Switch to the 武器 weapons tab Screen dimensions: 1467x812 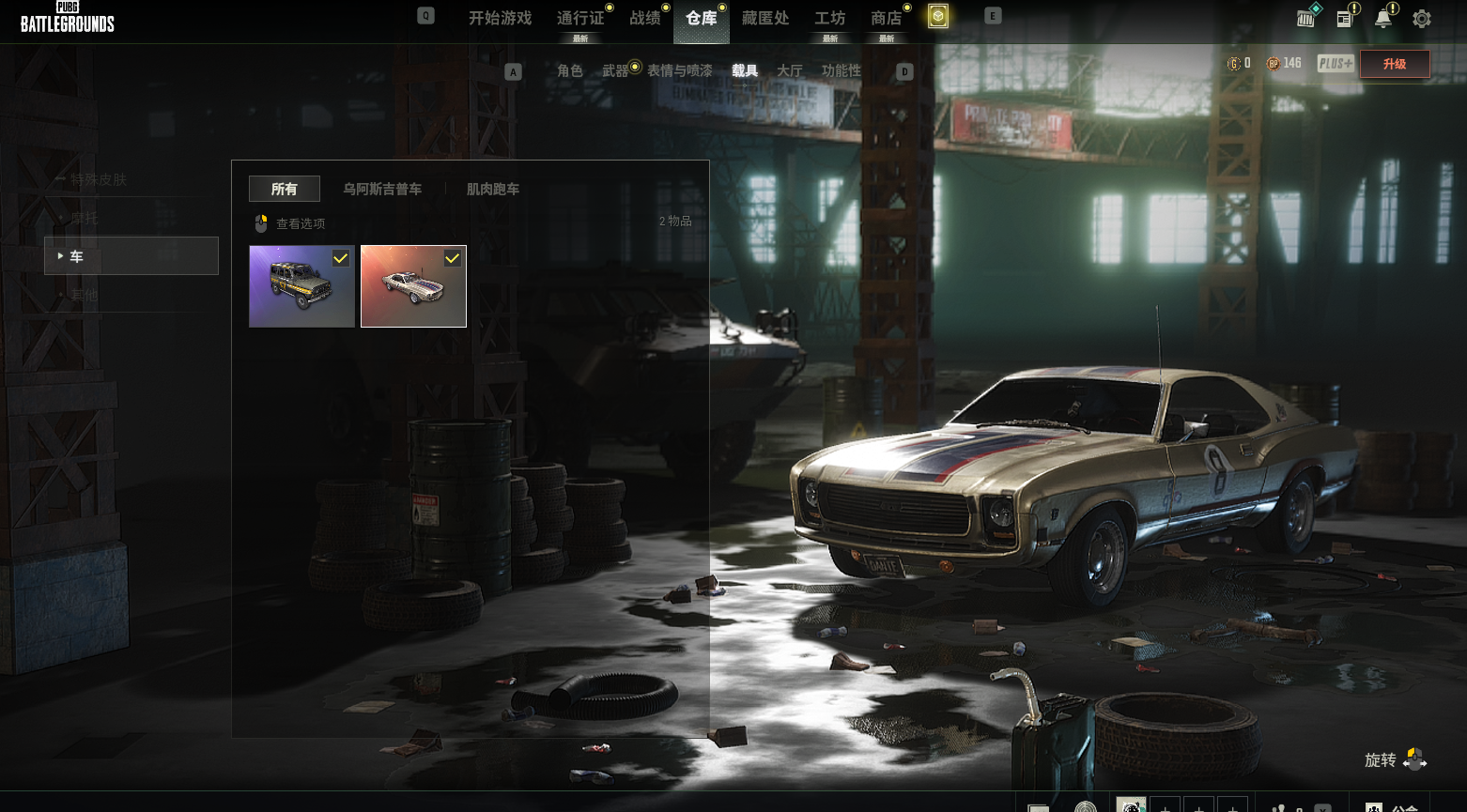(x=615, y=71)
